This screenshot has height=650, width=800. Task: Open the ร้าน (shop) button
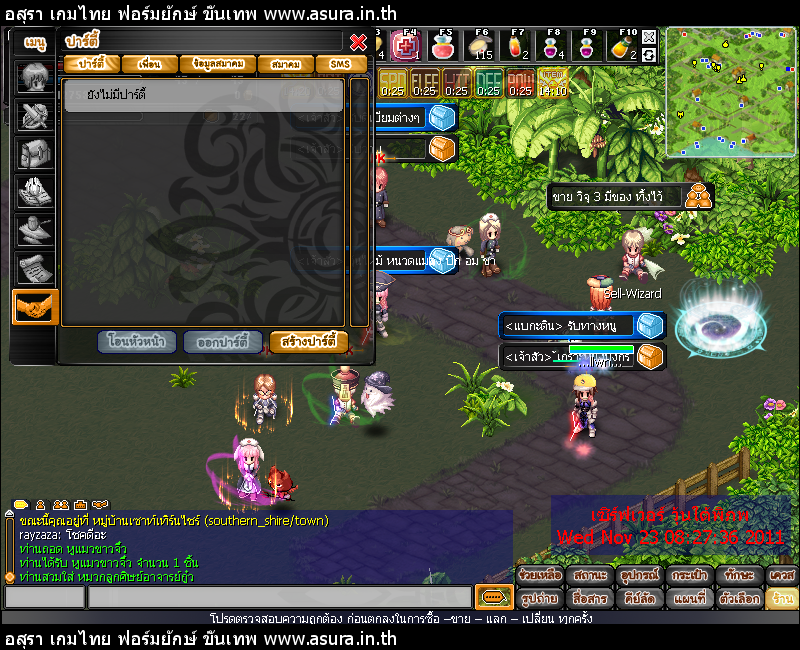pos(781,599)
